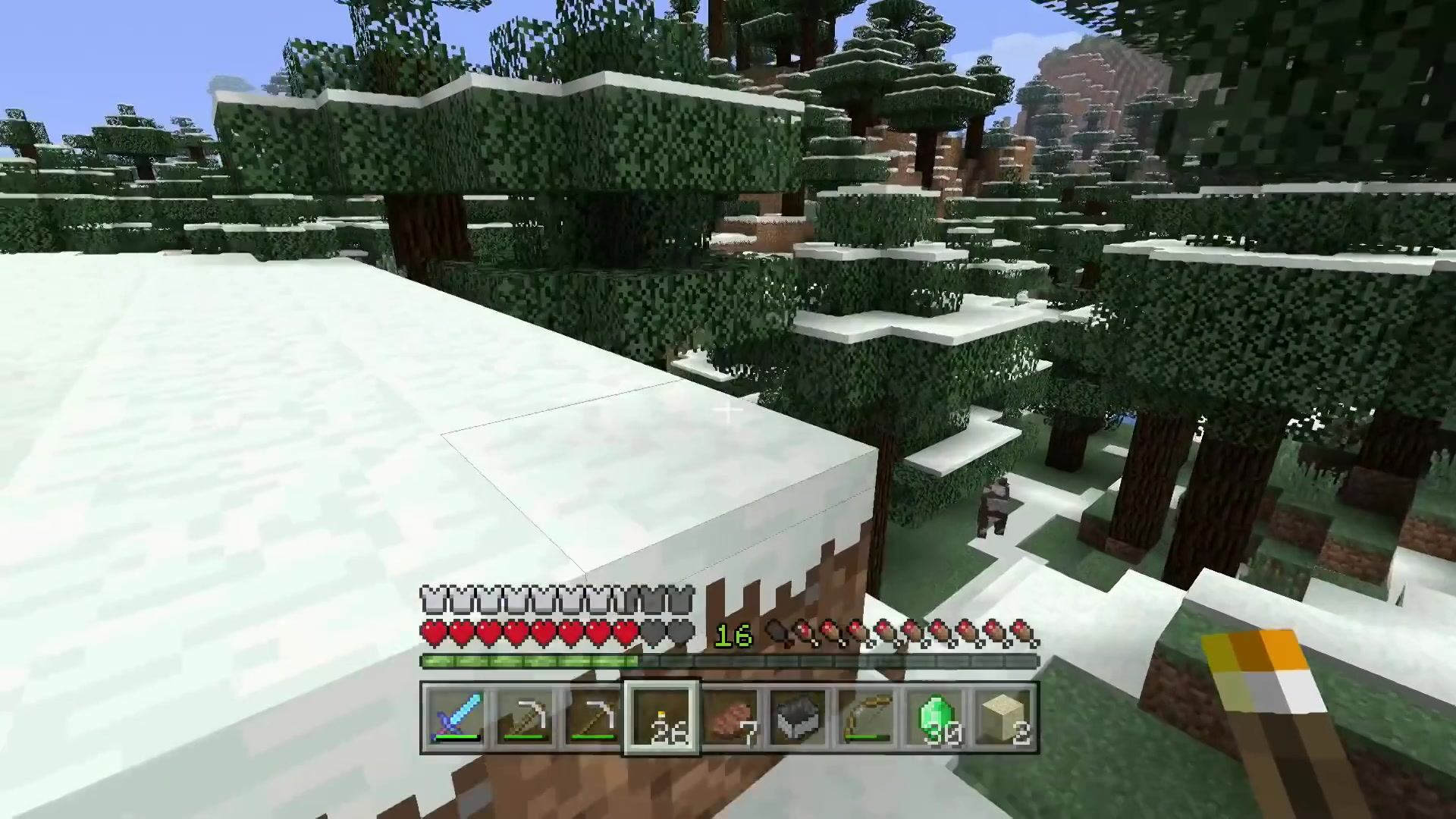1456x819 pixels.
Task: Select the emerald stack of 30
Action: click(935, 717)
